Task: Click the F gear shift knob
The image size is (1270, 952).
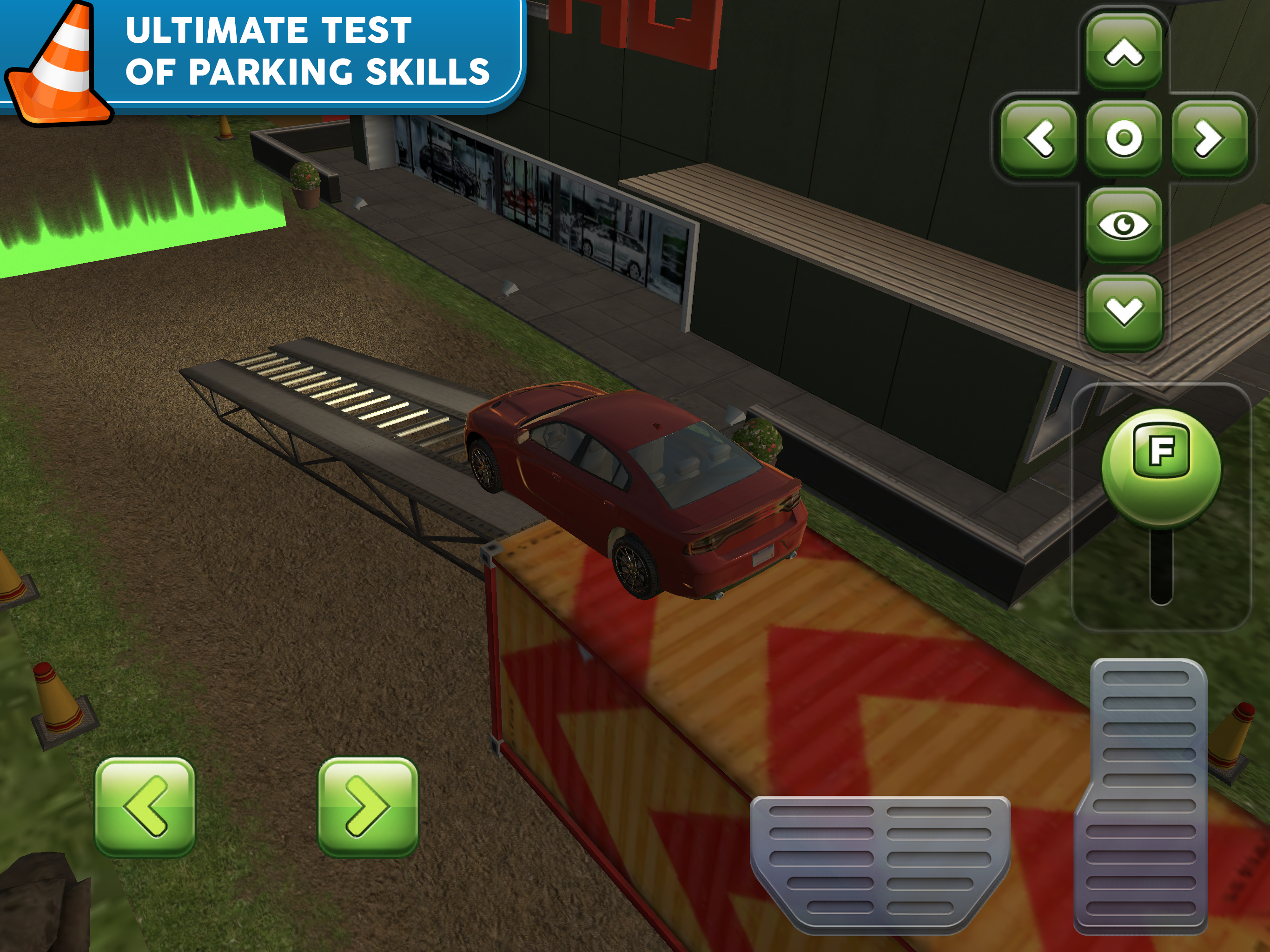Action: [1161, 466]
